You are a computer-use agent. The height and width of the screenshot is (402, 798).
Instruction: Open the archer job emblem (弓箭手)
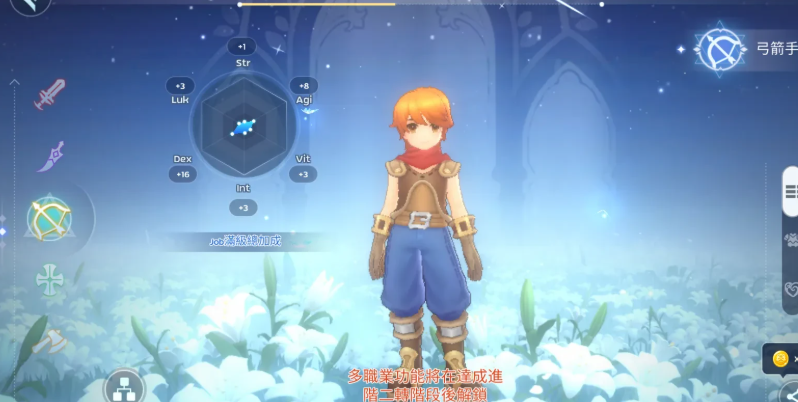tap(721, 49)
